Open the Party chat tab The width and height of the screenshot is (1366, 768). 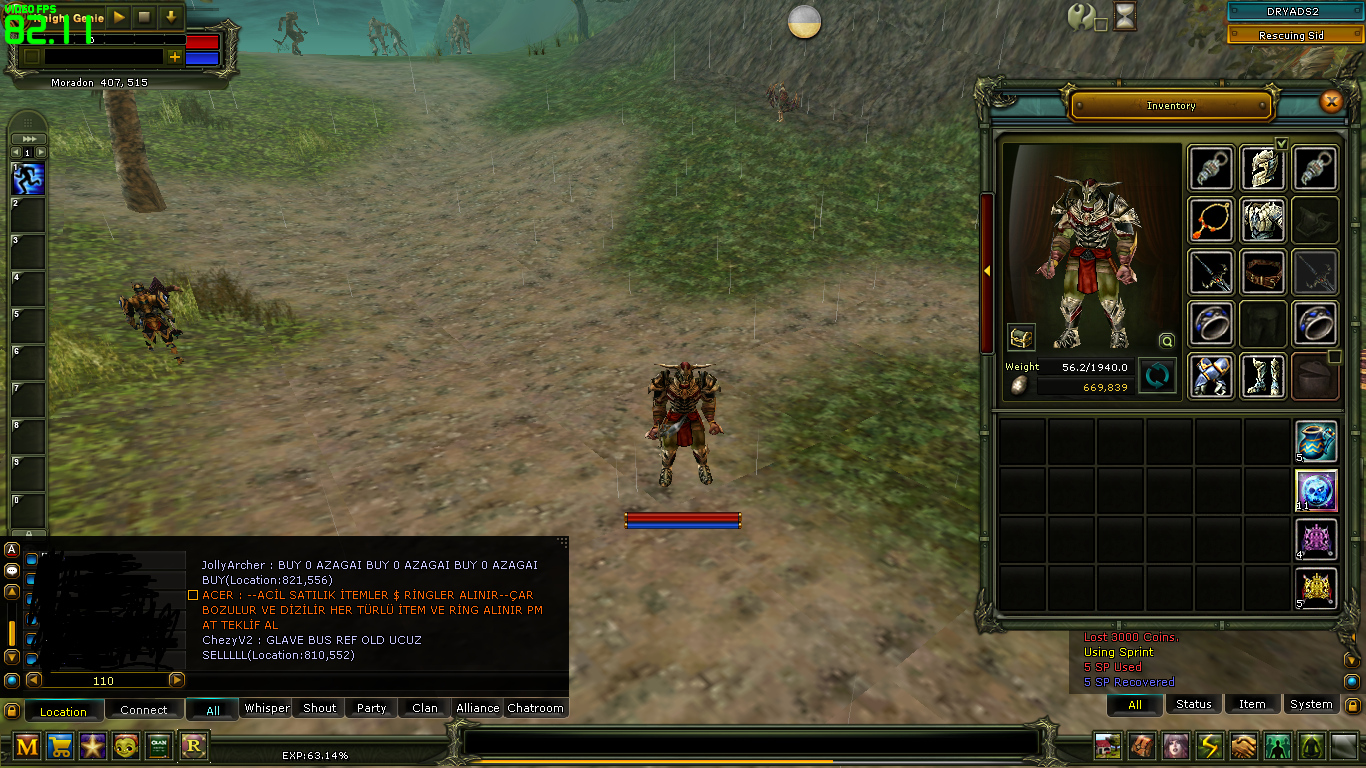[372, 708]
